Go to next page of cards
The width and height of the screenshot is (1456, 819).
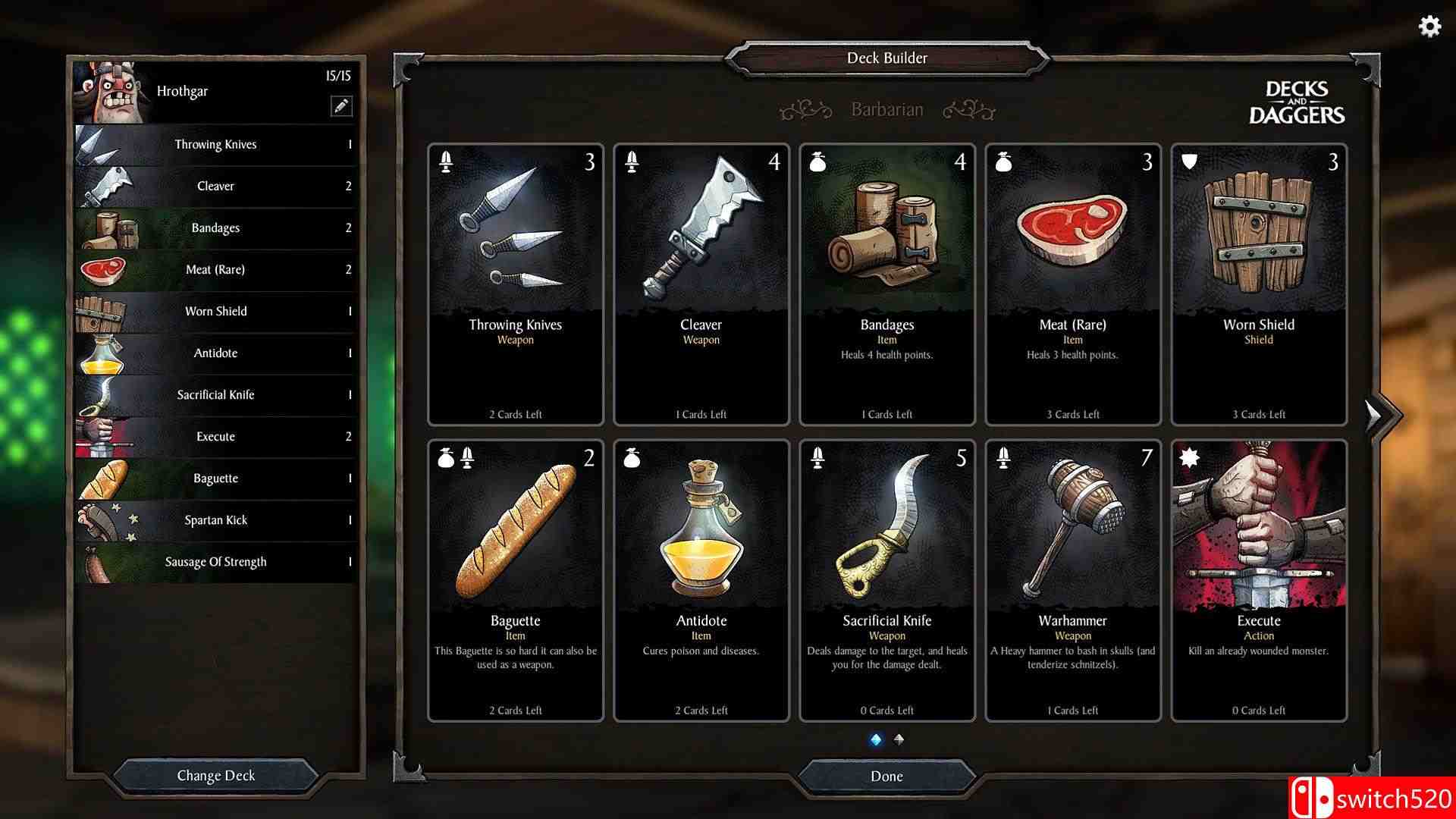point(1375,415)
